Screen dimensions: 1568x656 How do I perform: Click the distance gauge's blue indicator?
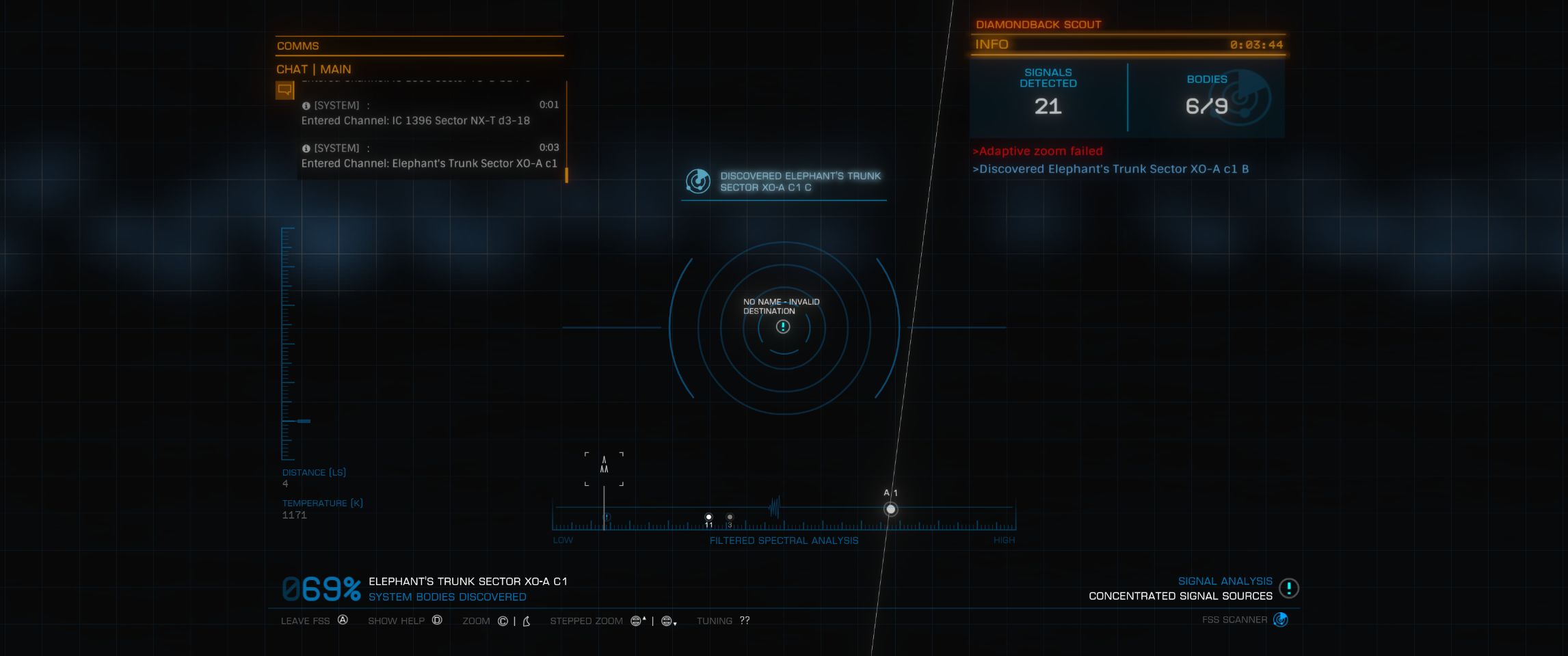[304, 421]
